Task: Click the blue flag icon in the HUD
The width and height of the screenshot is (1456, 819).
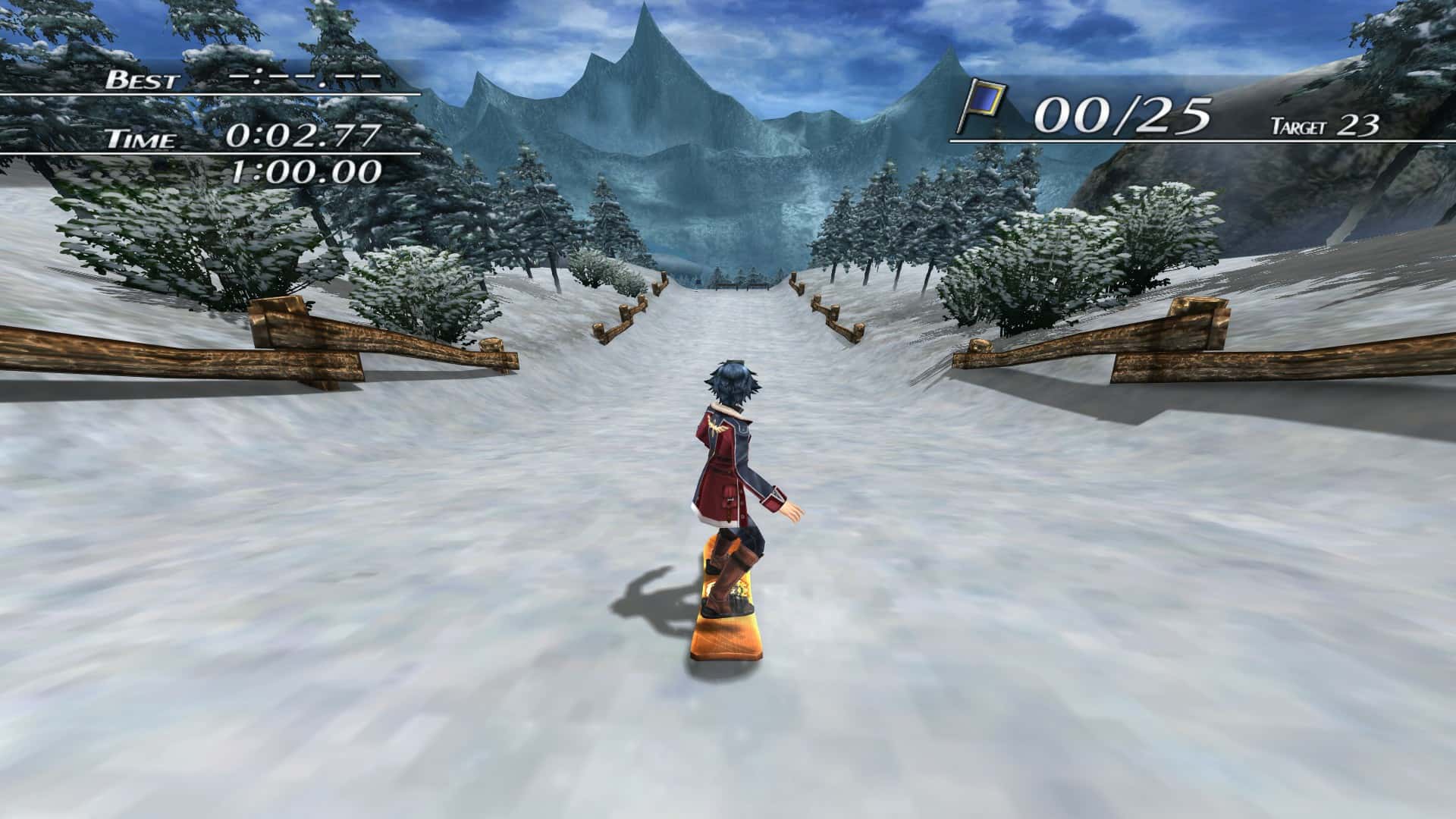Action: [985, 99]
